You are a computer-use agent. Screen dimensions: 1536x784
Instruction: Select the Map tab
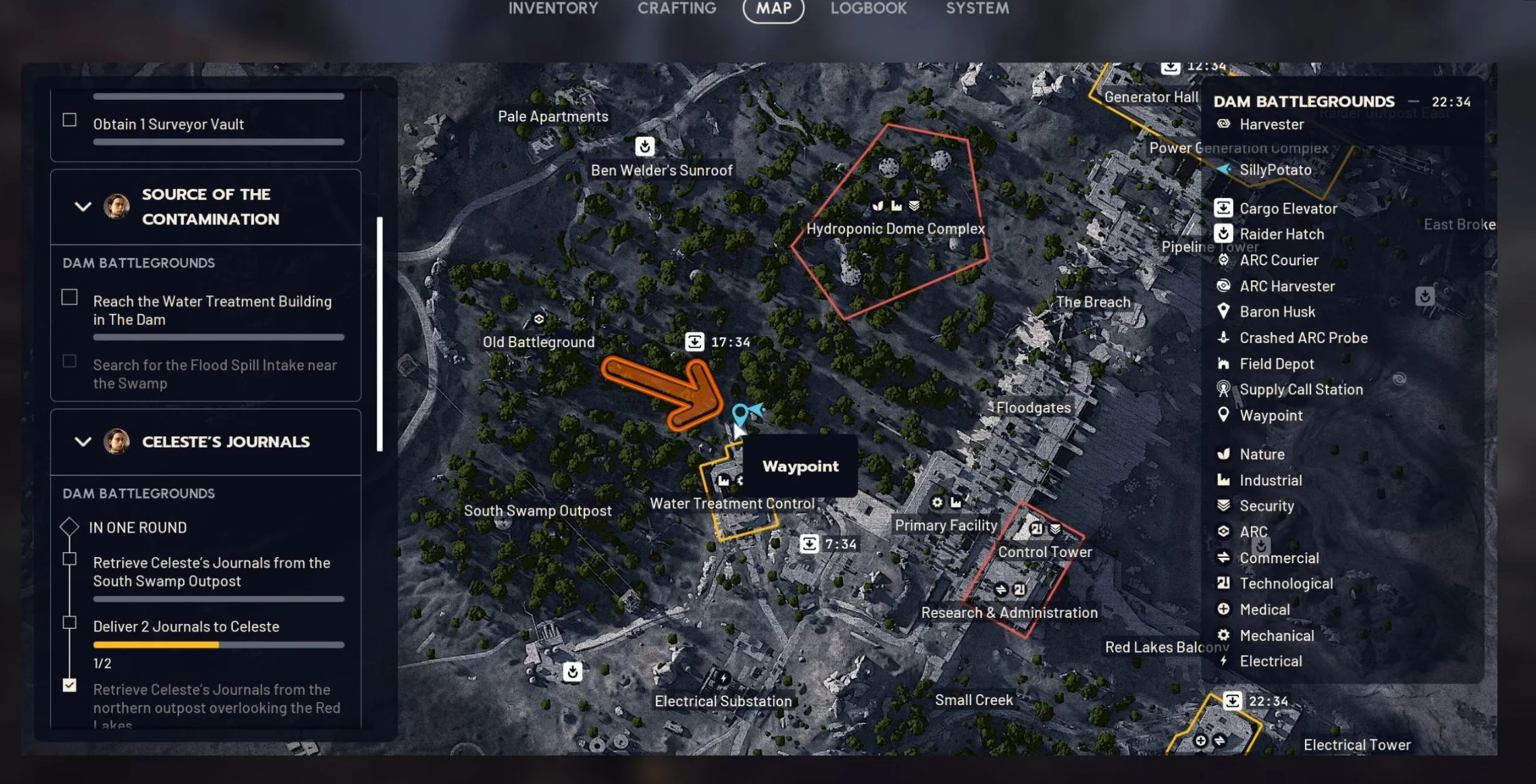[x=773, y=9]
